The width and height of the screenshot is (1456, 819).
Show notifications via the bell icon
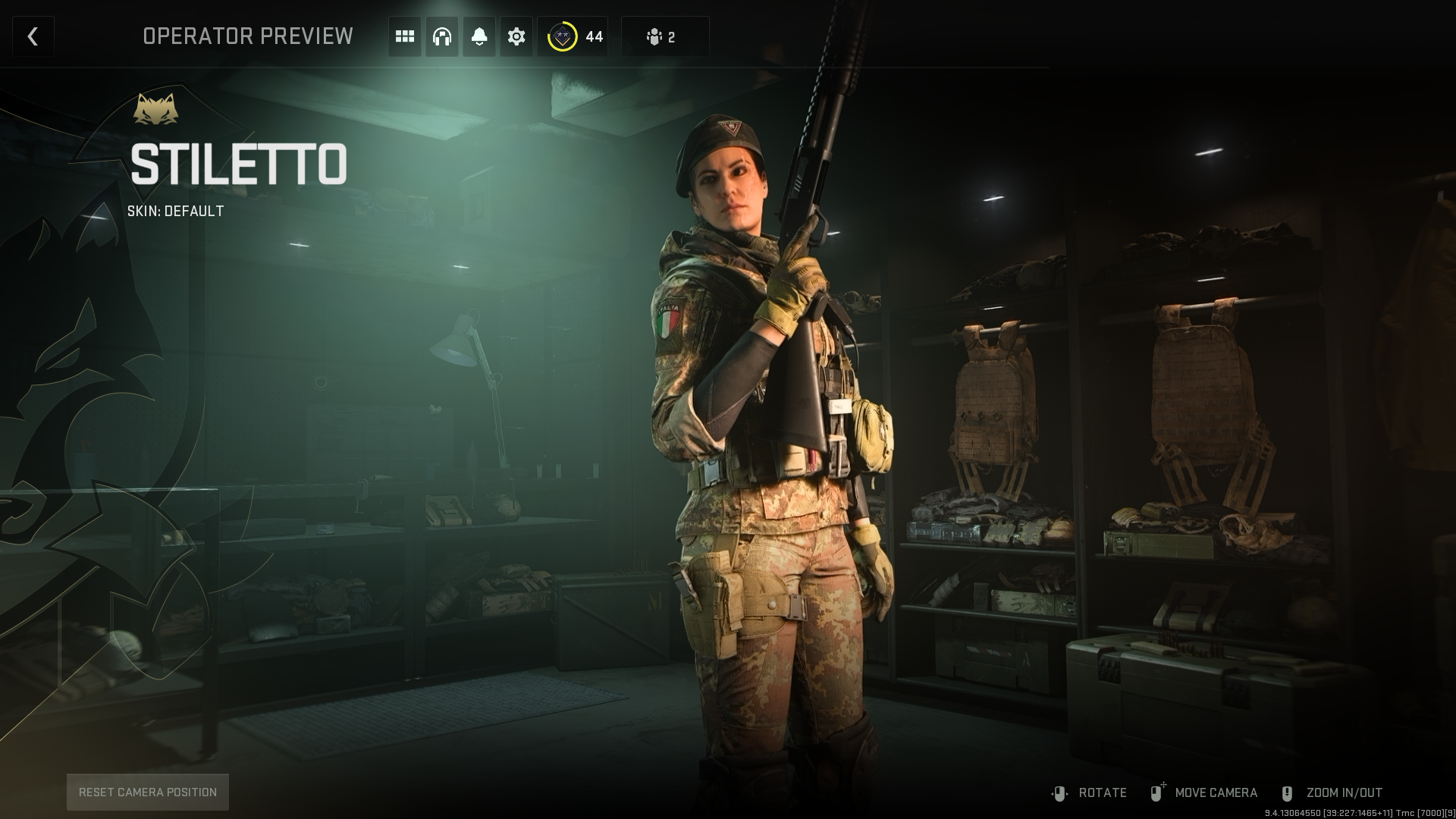pos(479,36)
